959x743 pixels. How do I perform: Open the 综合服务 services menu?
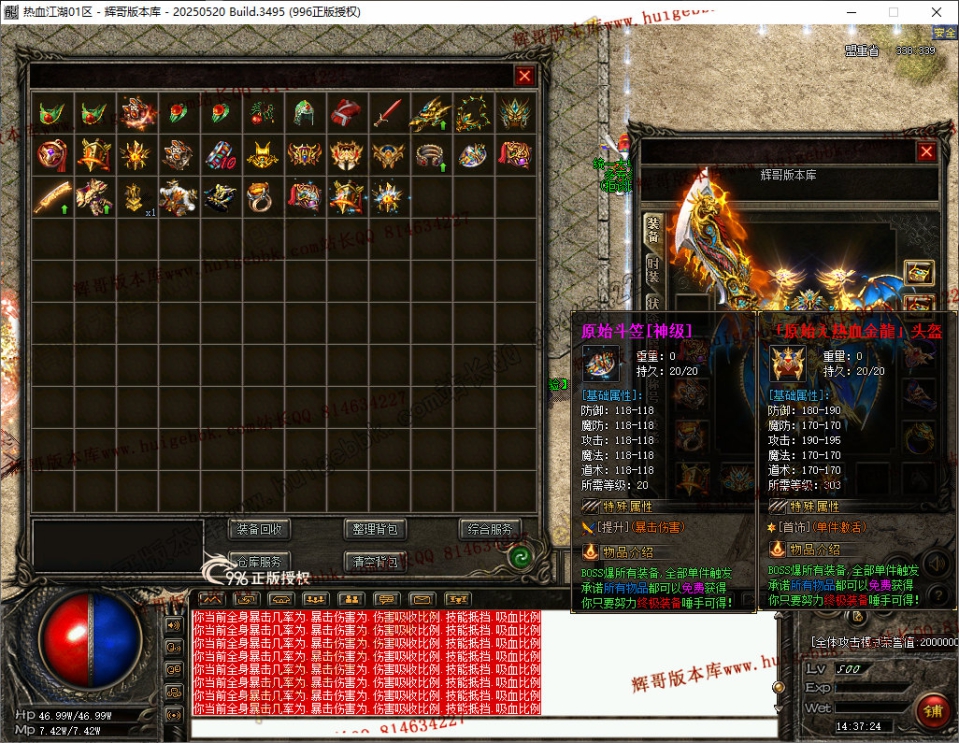tap(490, 529)
